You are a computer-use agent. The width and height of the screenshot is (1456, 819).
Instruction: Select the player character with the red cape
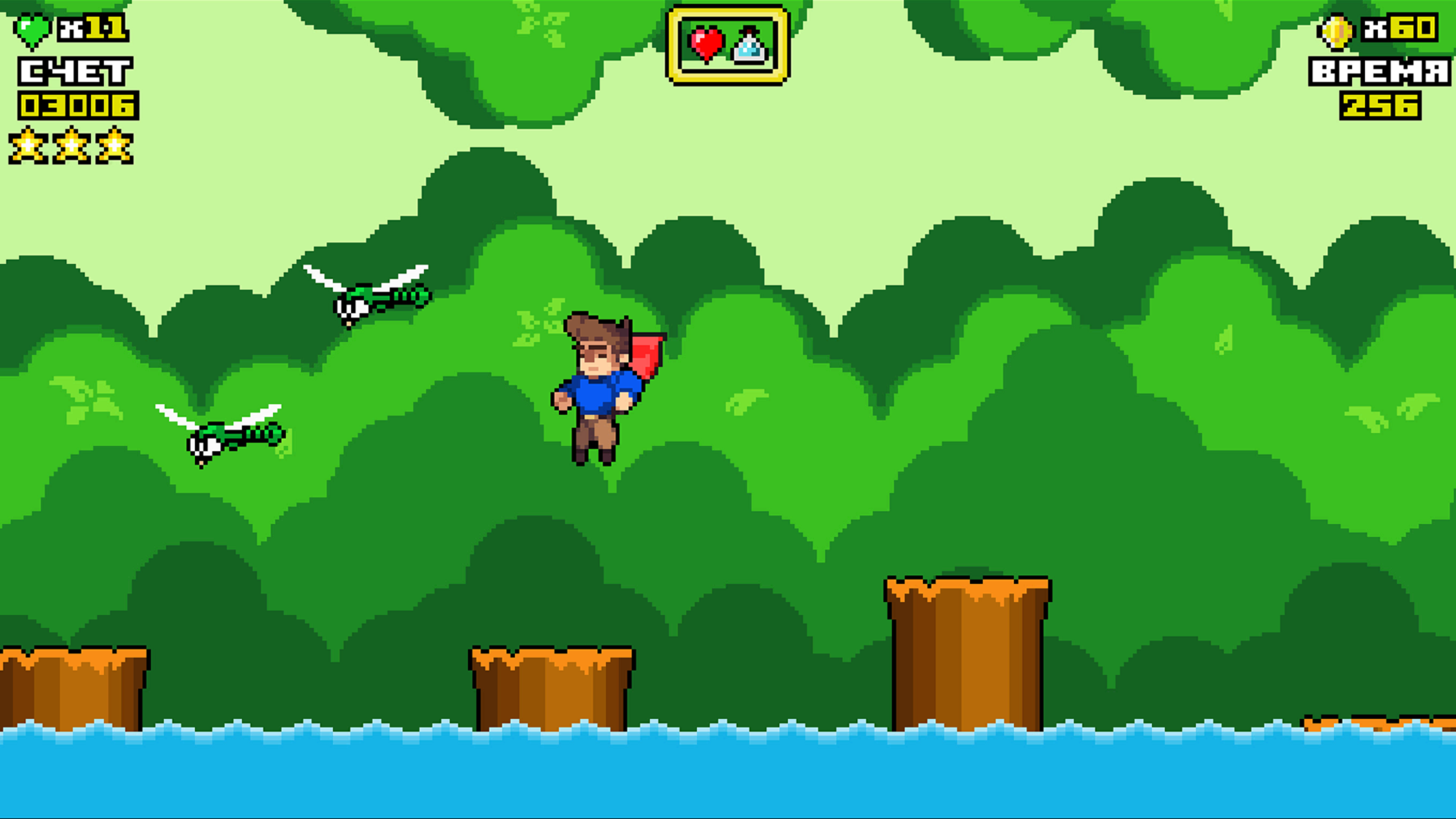(x=599, y=387)
